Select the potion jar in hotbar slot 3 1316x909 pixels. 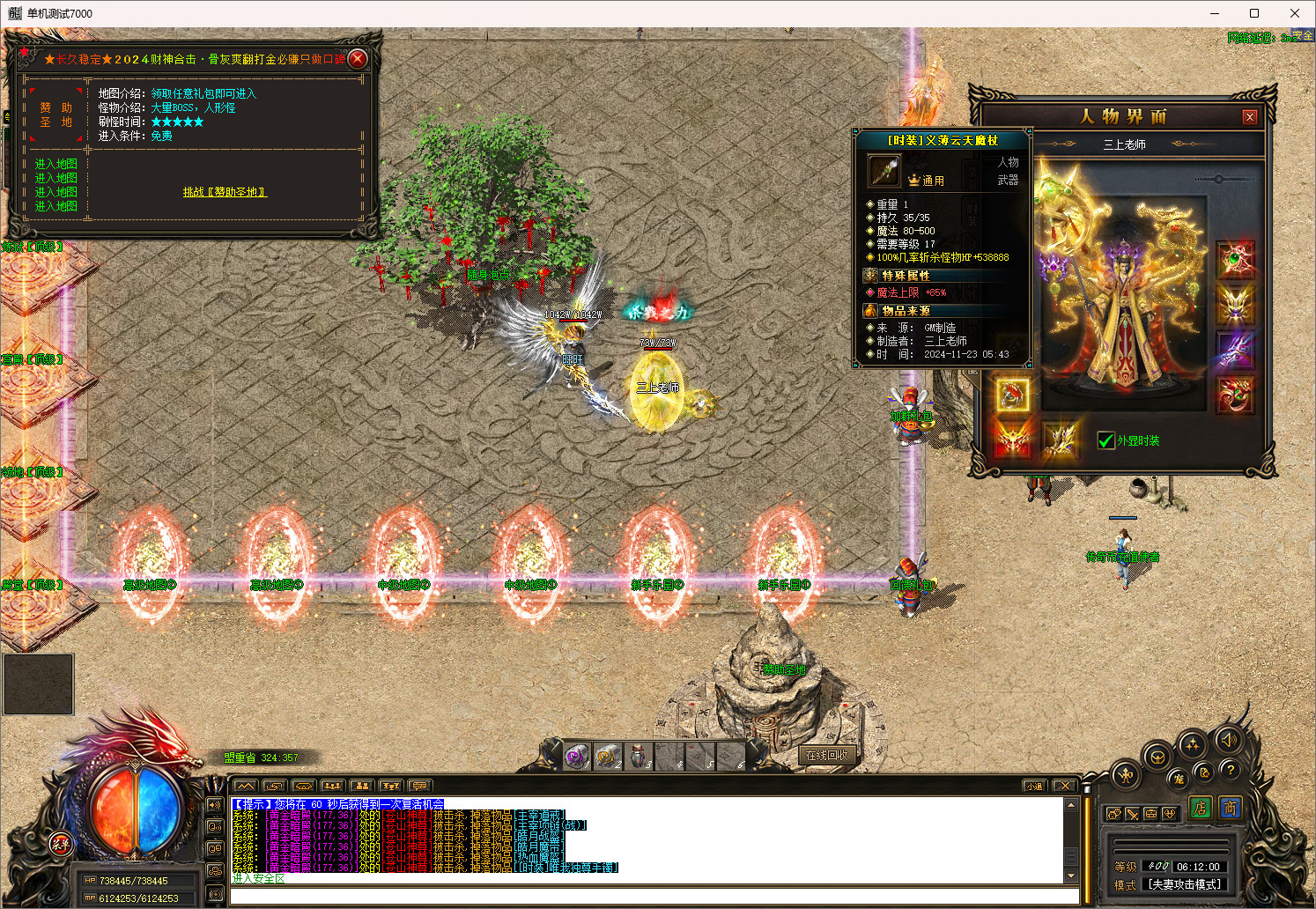(x=637, y=756)
